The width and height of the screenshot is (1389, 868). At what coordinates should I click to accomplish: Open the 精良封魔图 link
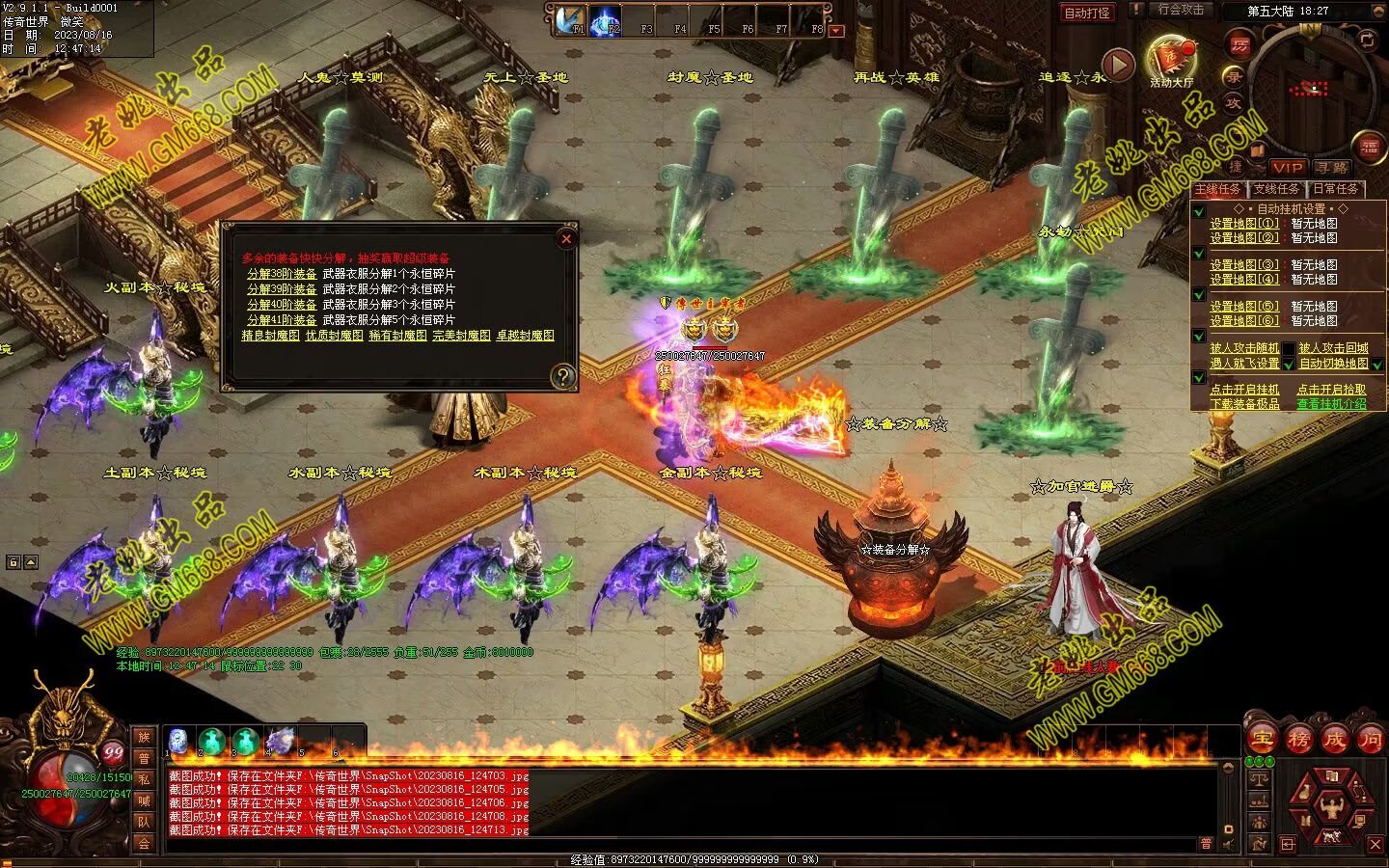270,336
